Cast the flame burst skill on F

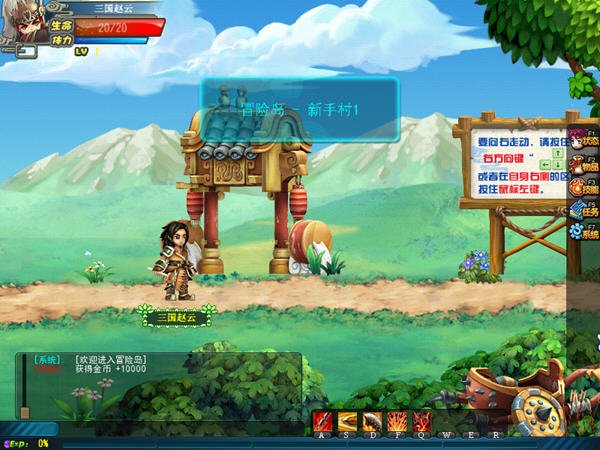[397, 421]
